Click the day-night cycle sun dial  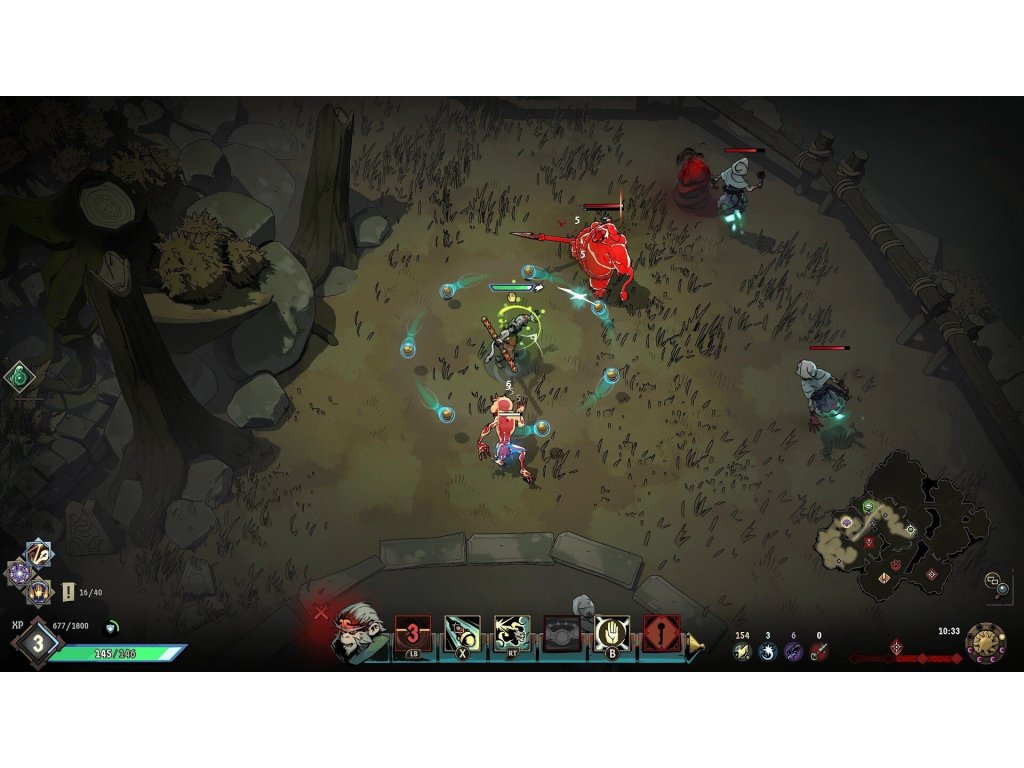pos(985,643)
